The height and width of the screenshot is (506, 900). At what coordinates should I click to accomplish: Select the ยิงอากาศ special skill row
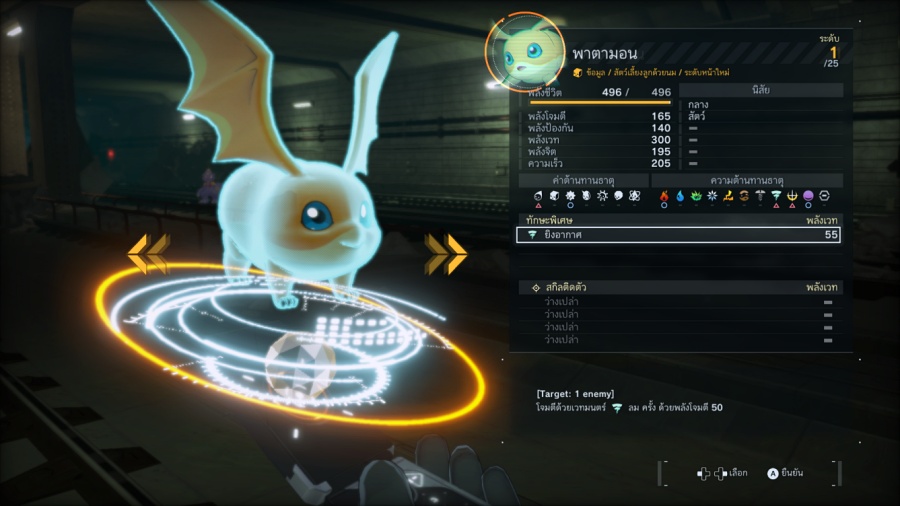[x=678, y=235]
